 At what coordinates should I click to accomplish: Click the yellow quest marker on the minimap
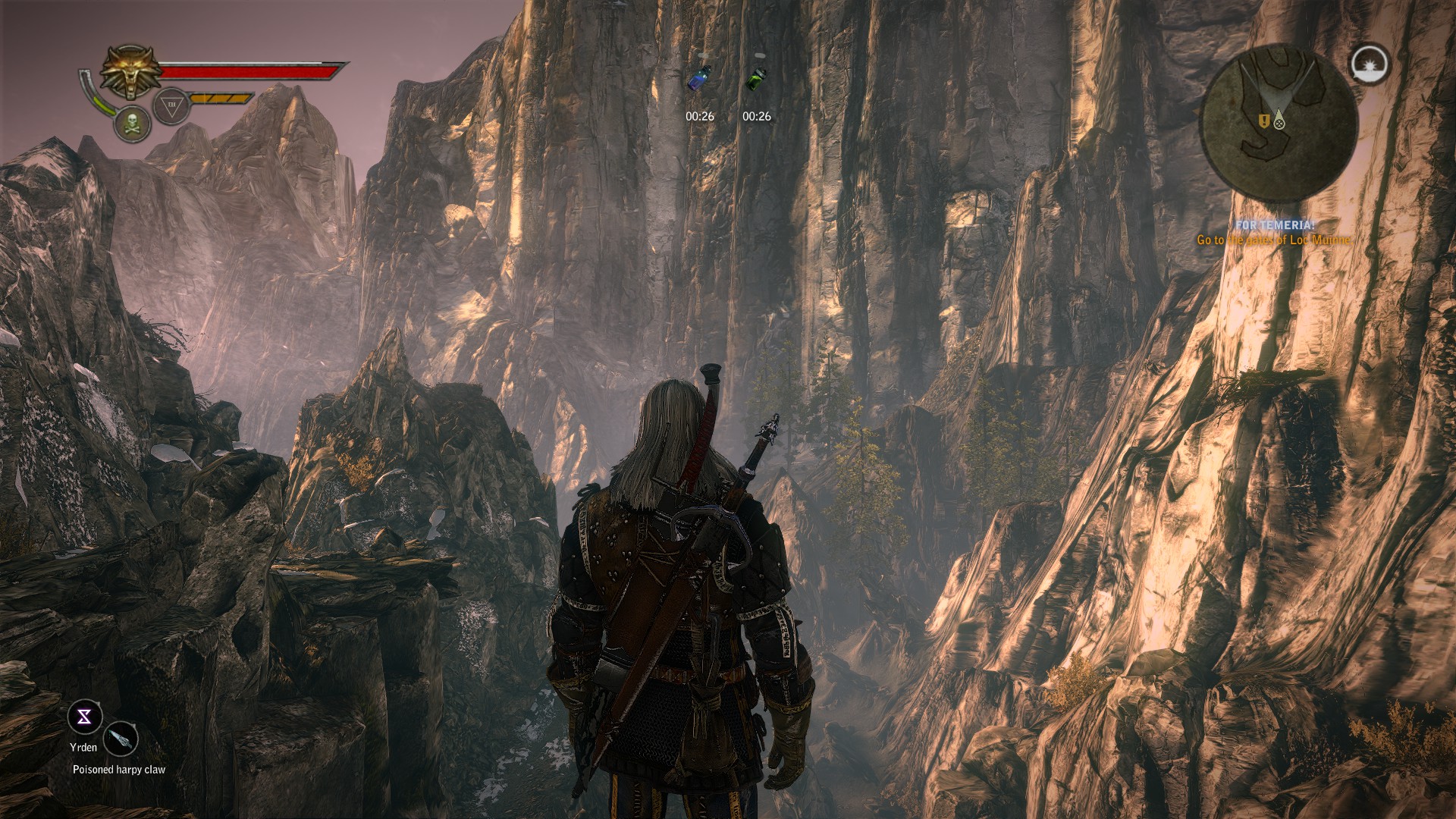(x=1263, y=120)
